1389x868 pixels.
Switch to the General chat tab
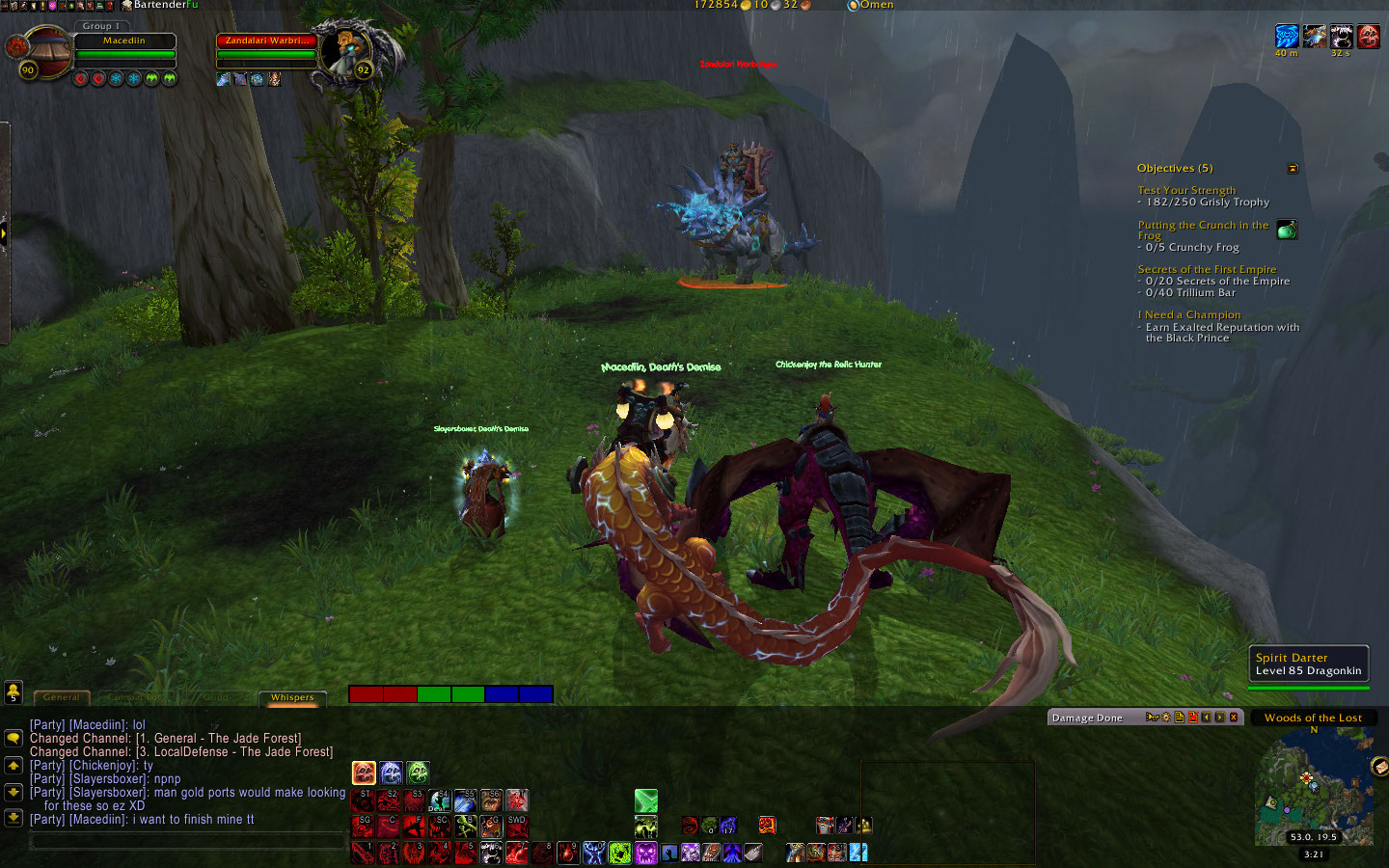coord(62,697)
